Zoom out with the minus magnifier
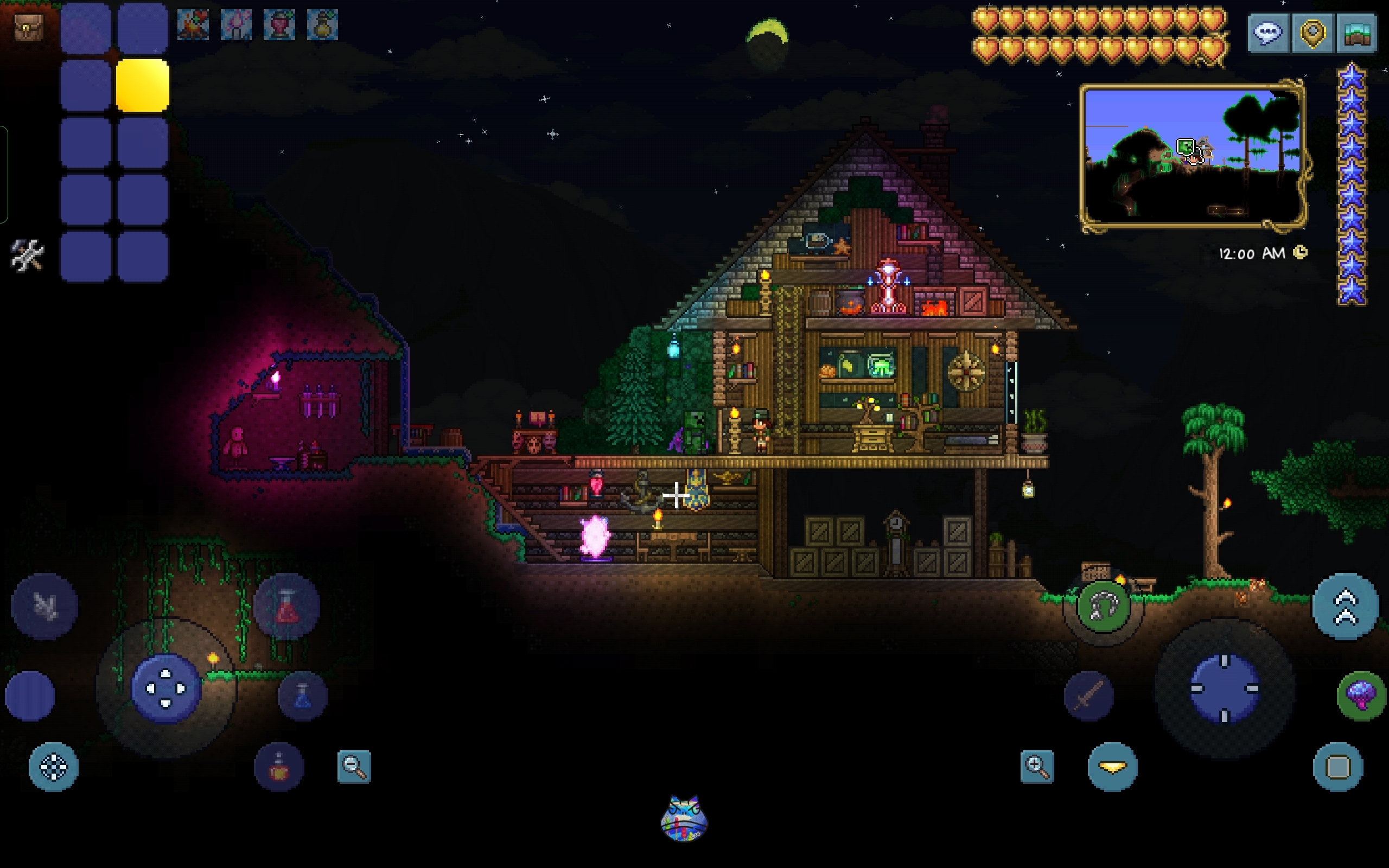 (354, 767)
